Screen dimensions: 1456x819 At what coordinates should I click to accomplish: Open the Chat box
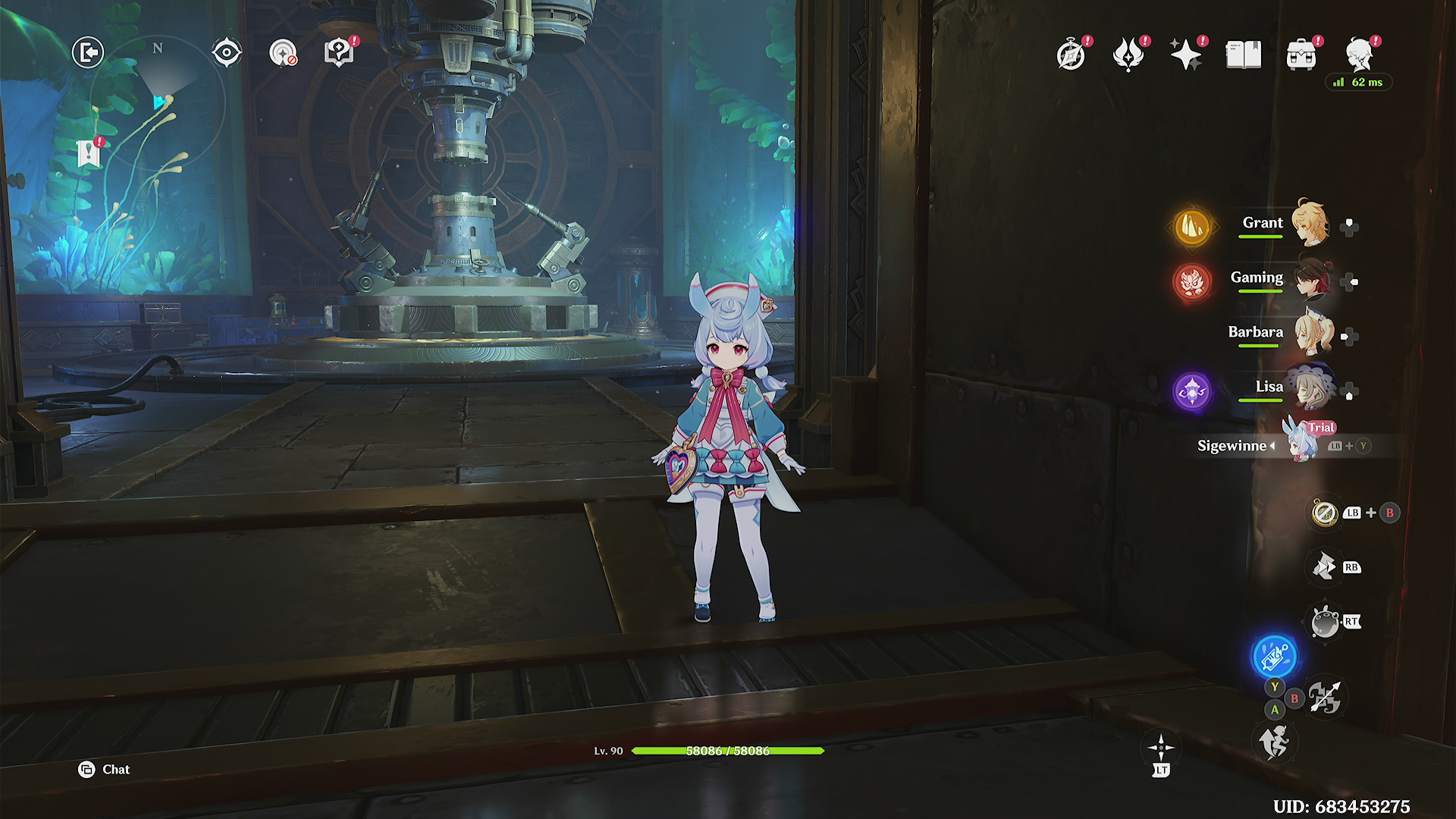click(105, 770)
